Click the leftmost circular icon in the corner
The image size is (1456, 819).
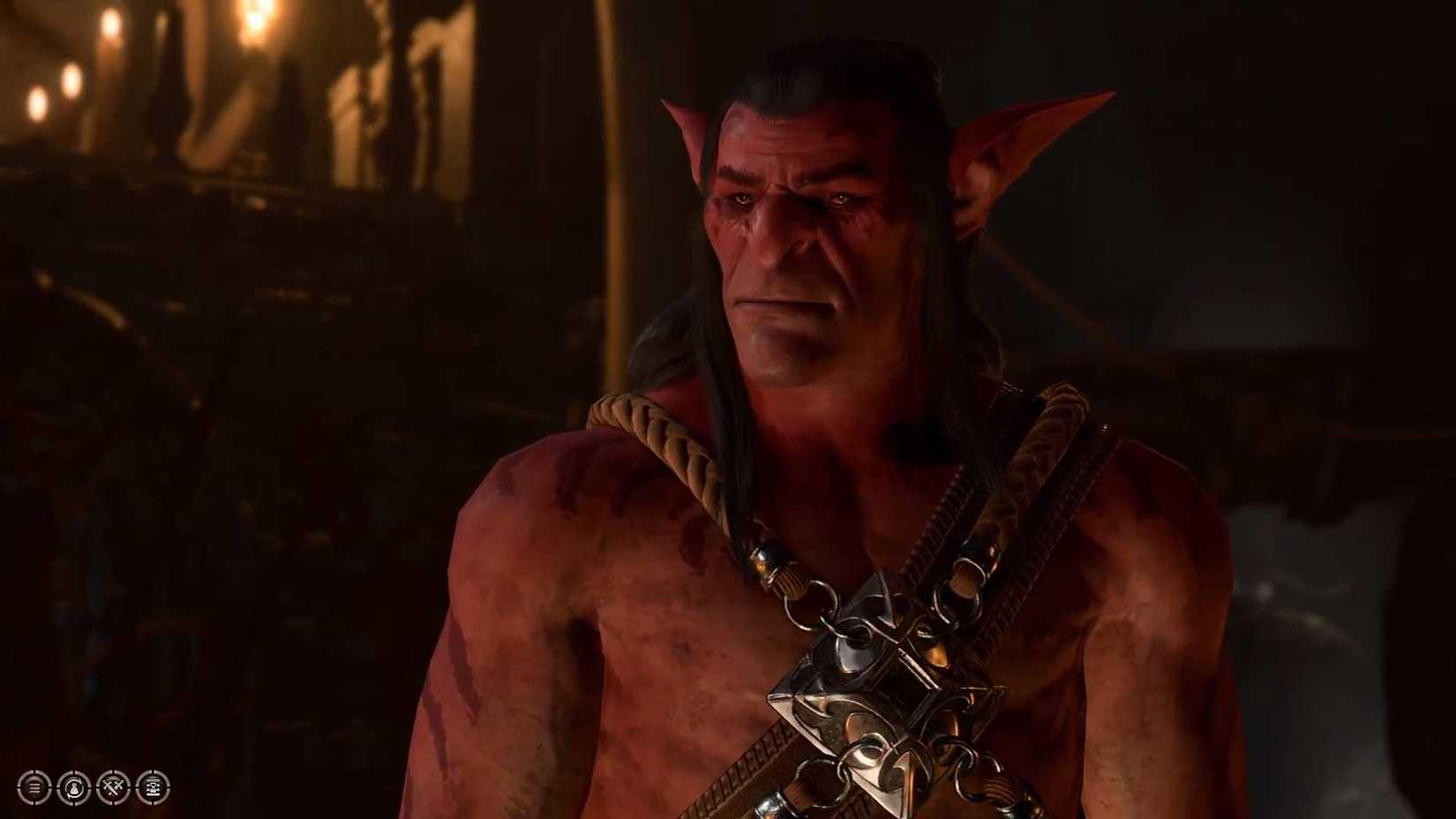click(34, 787)
